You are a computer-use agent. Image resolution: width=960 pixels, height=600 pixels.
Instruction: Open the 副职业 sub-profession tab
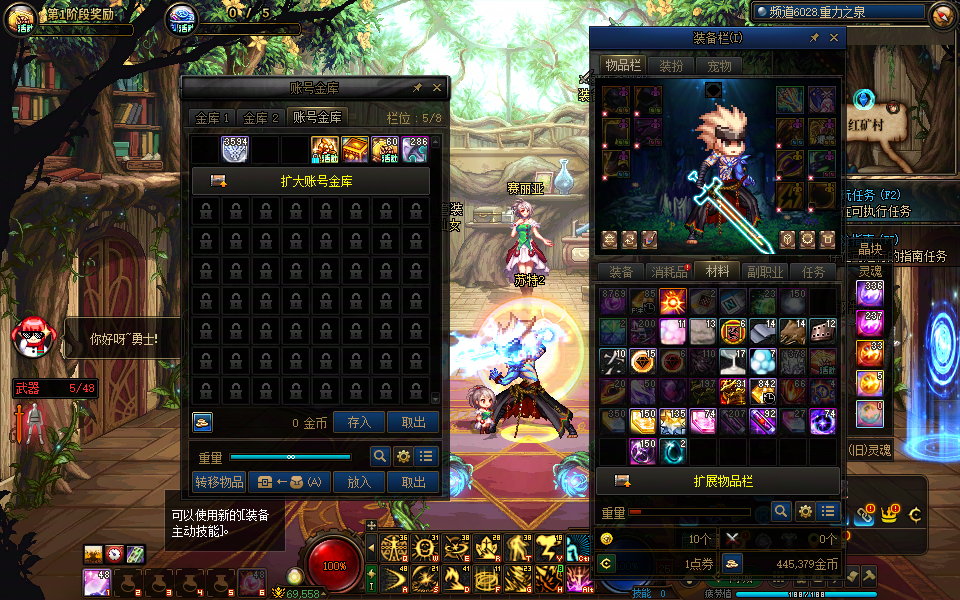[765, 272]
